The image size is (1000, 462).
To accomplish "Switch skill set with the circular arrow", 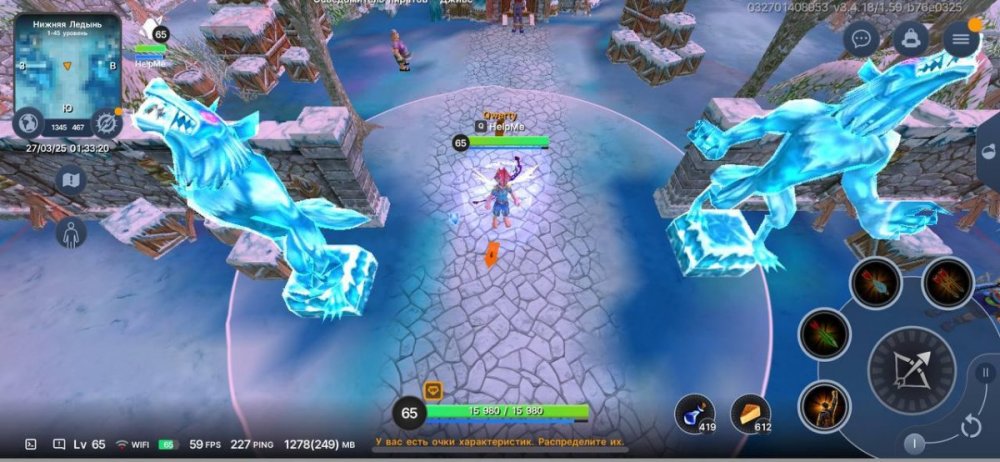I will pos(970,427).
